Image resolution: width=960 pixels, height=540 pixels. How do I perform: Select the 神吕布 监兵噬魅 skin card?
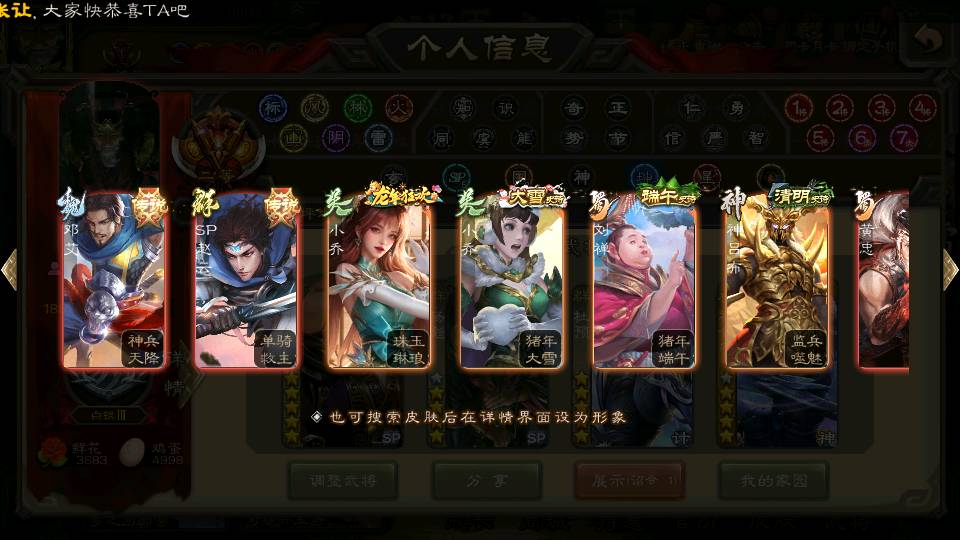[777, 282]
